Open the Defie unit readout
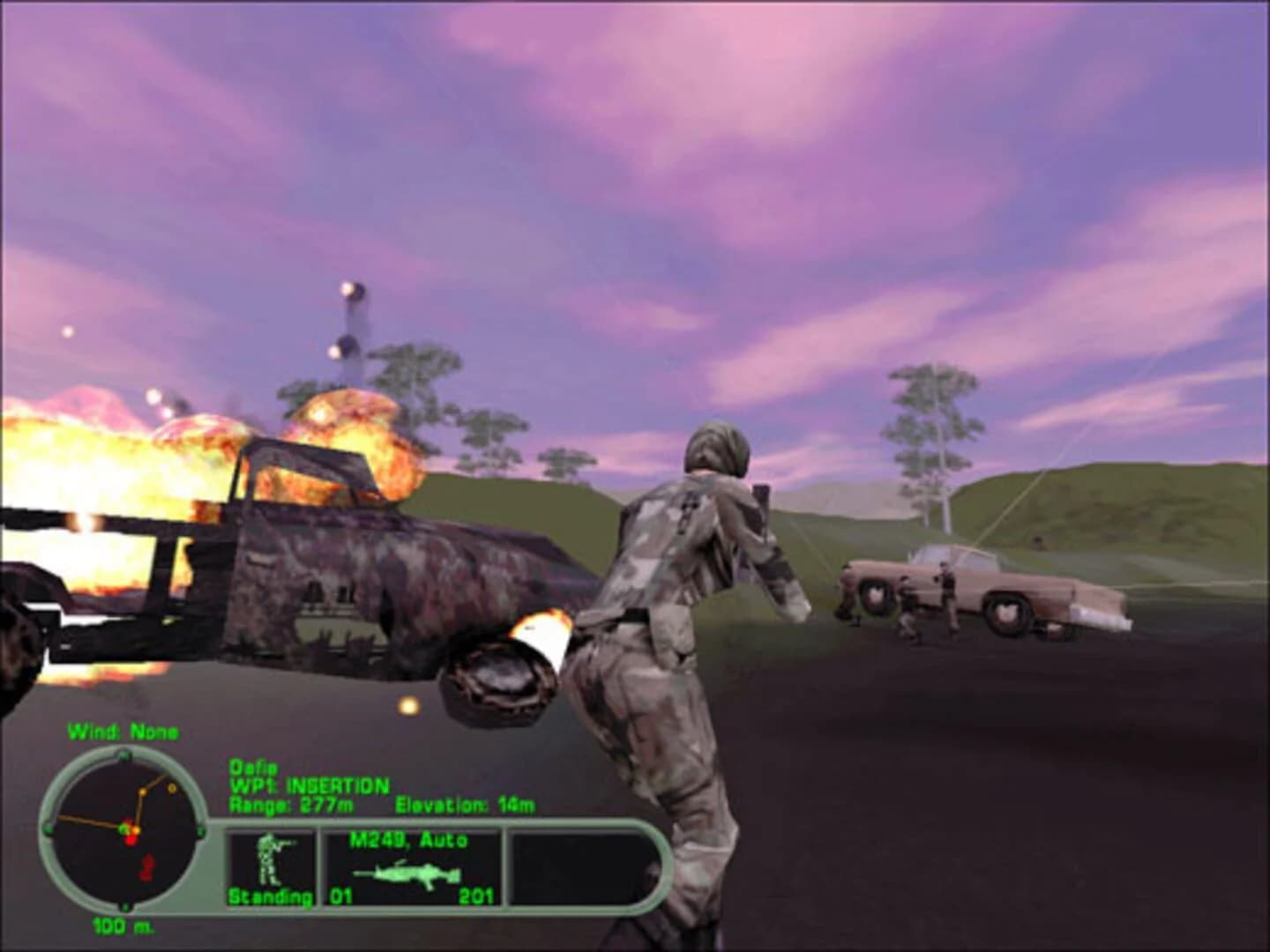 [x=256, y=767]
